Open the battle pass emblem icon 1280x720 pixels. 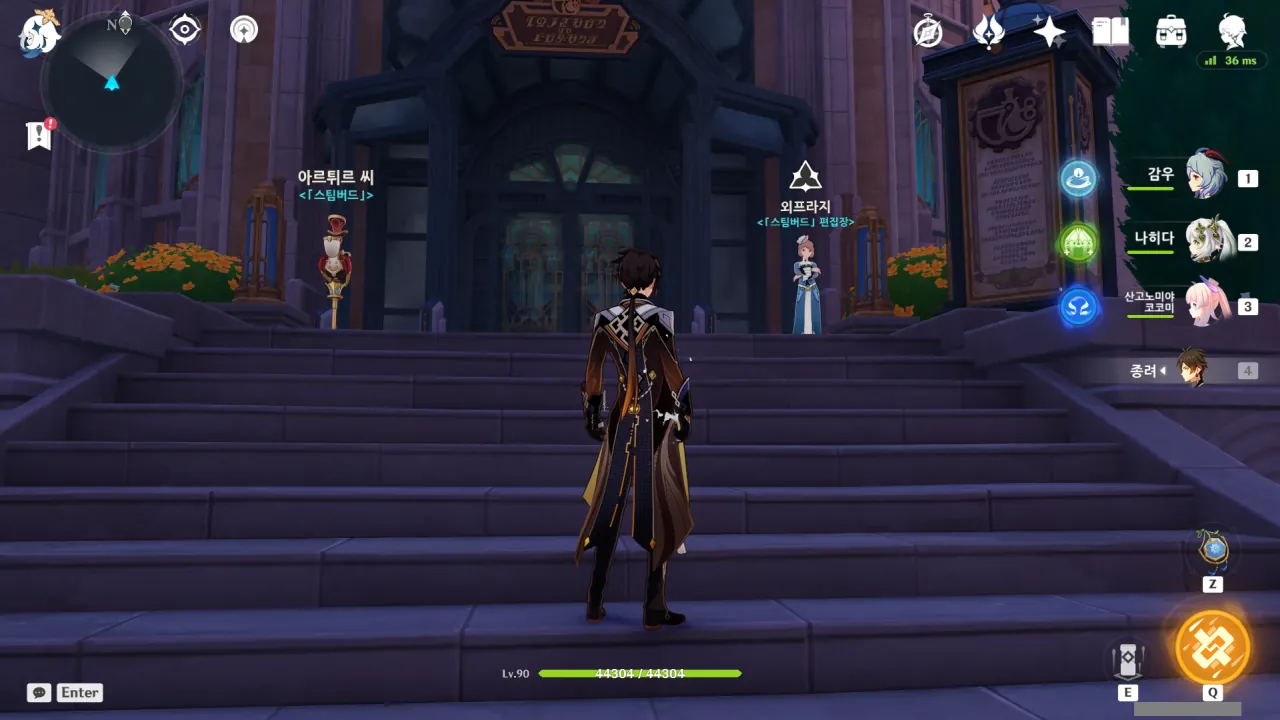coord(988,32)
